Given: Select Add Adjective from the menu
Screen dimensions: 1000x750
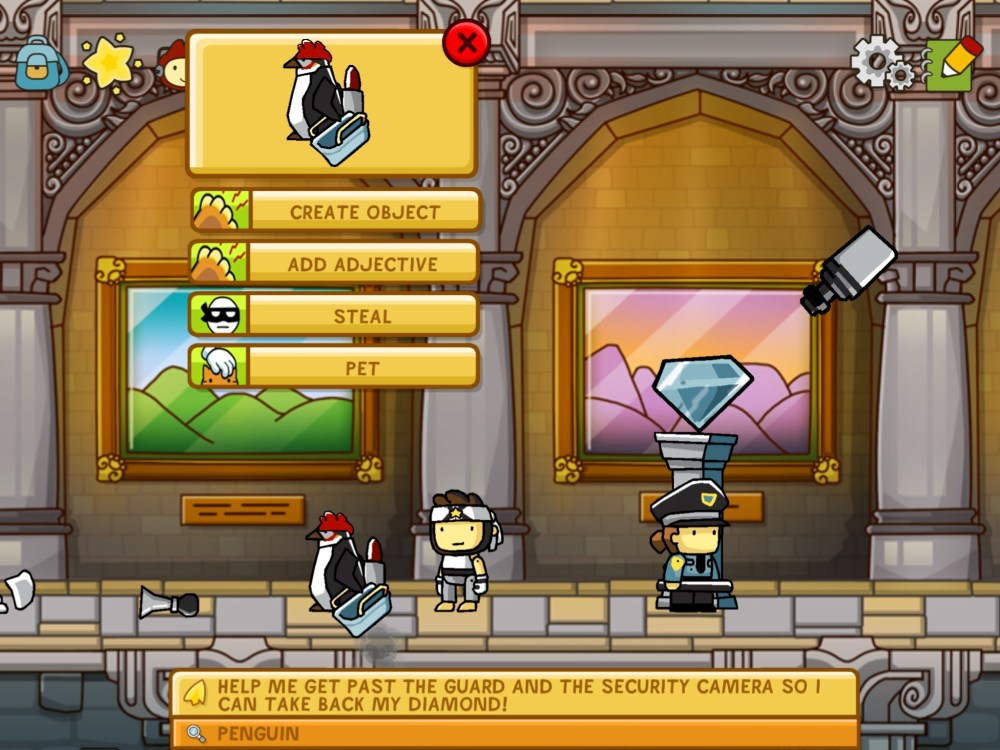Looking at the screenshot, I should click(x=336, y=264).
